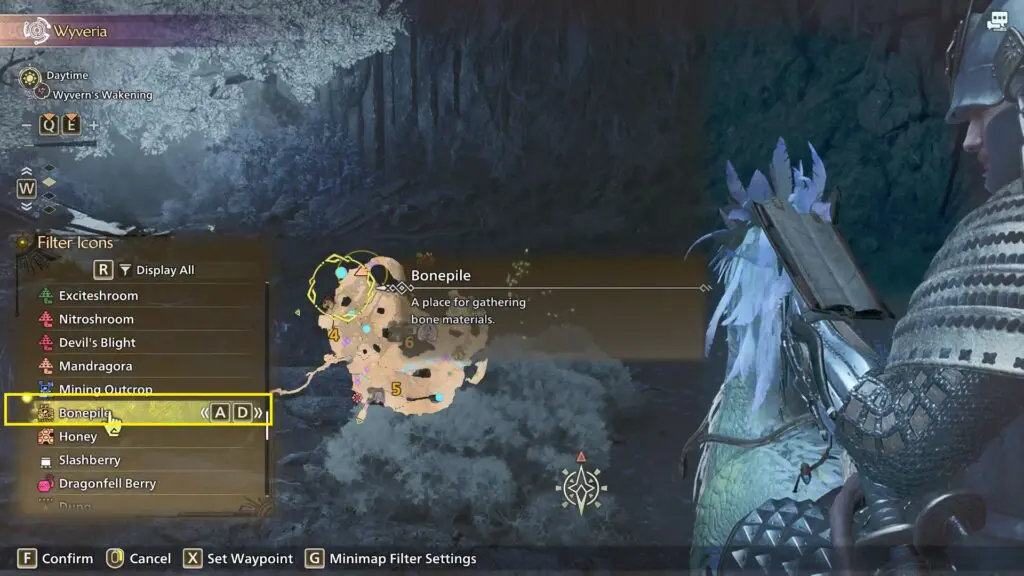Pick Devil's Blight from filter icons

point(97,343)
